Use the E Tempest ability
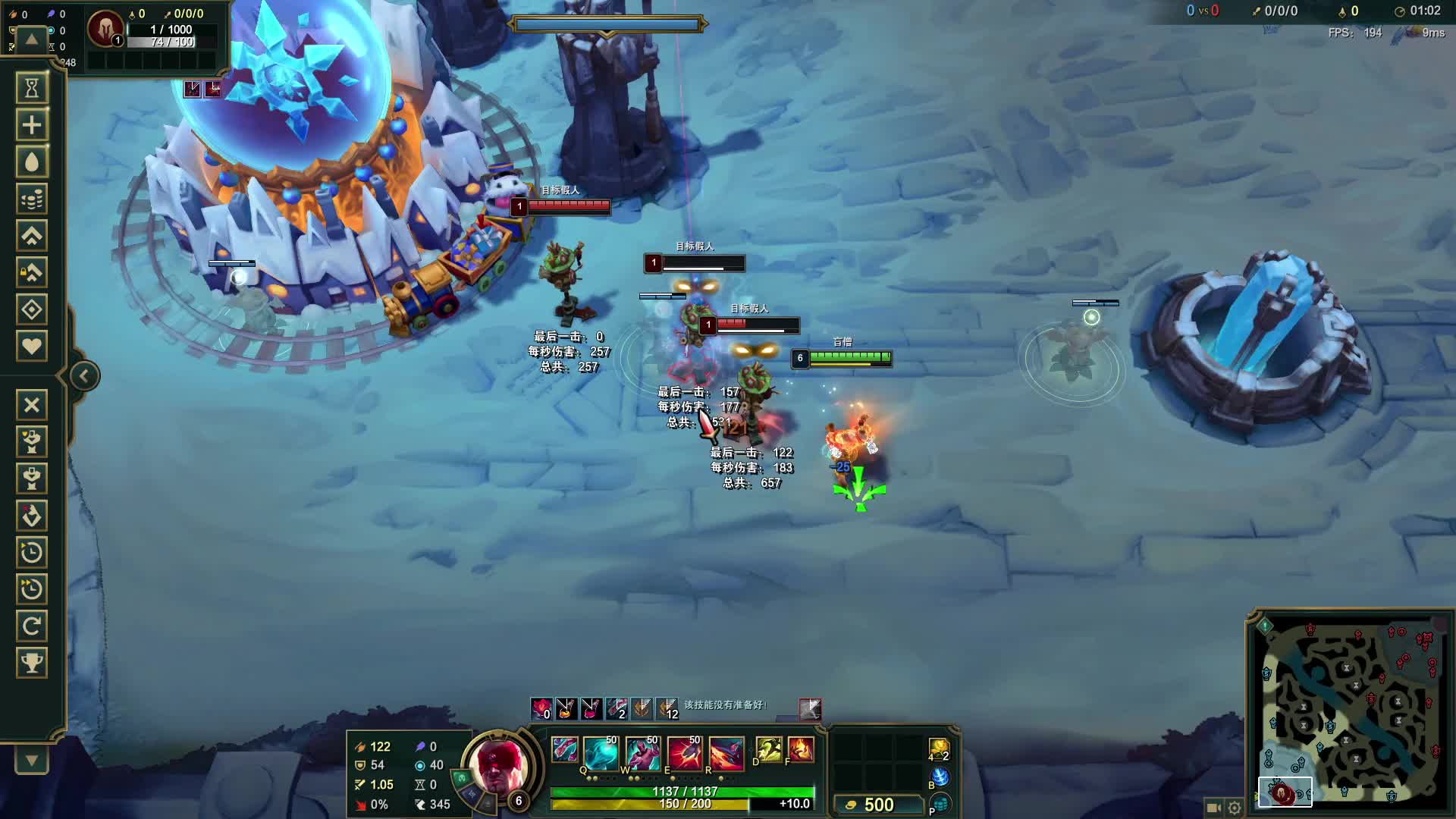The image size is (1456, 819). pos(685,752)
